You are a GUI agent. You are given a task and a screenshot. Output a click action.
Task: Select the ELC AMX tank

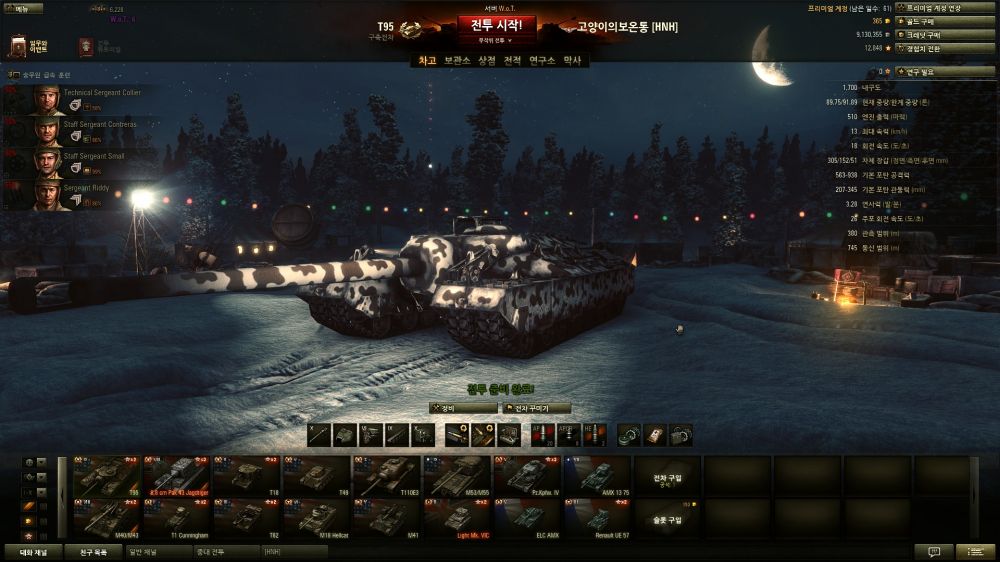526,519
